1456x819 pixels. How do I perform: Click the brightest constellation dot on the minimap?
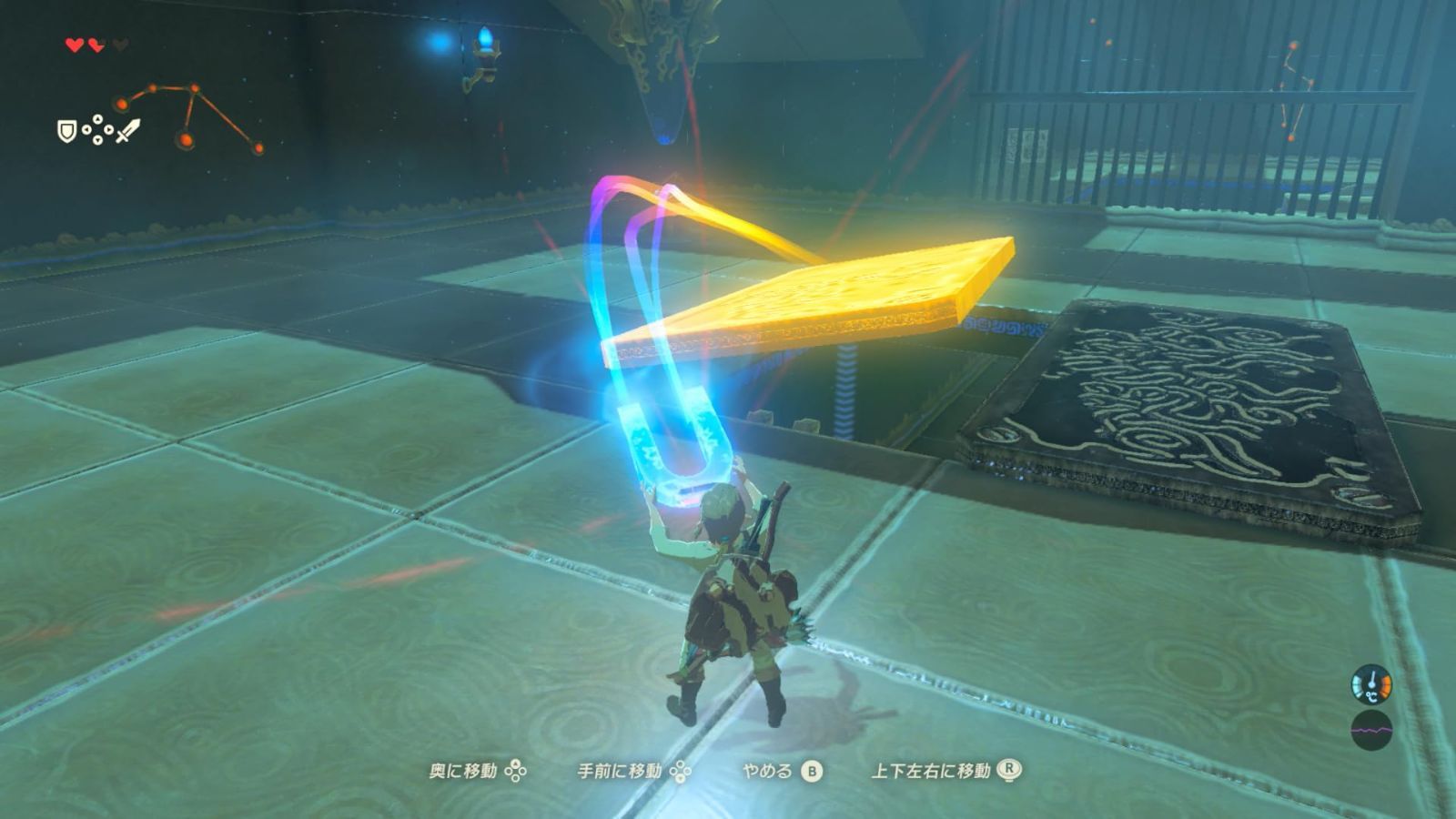point(186,139)
